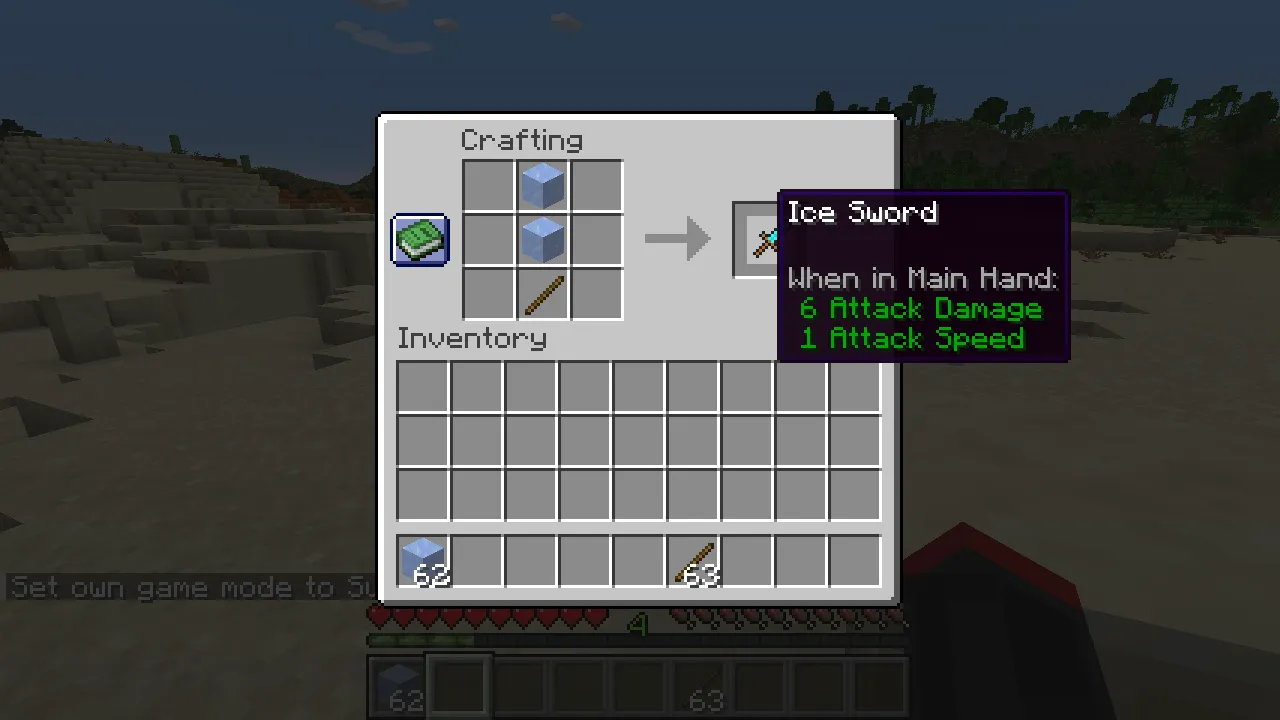Click the Inventory heading label
Screen dimensions: 1280x720
471,338
